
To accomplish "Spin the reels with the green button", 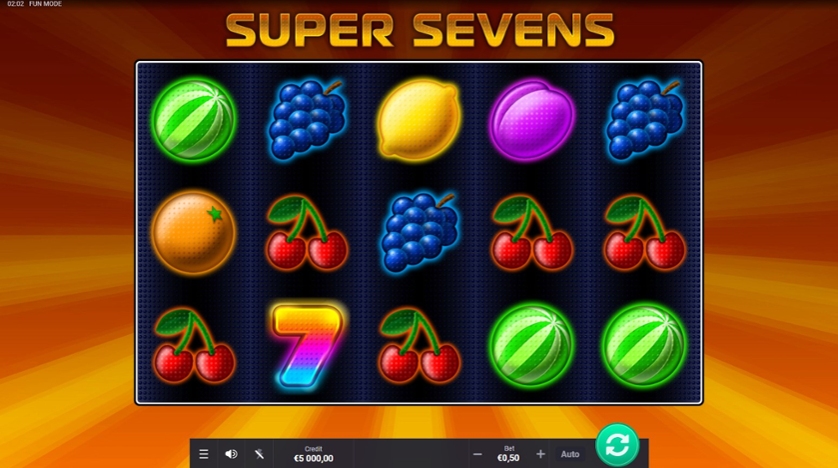I will [x=617, y=444].
